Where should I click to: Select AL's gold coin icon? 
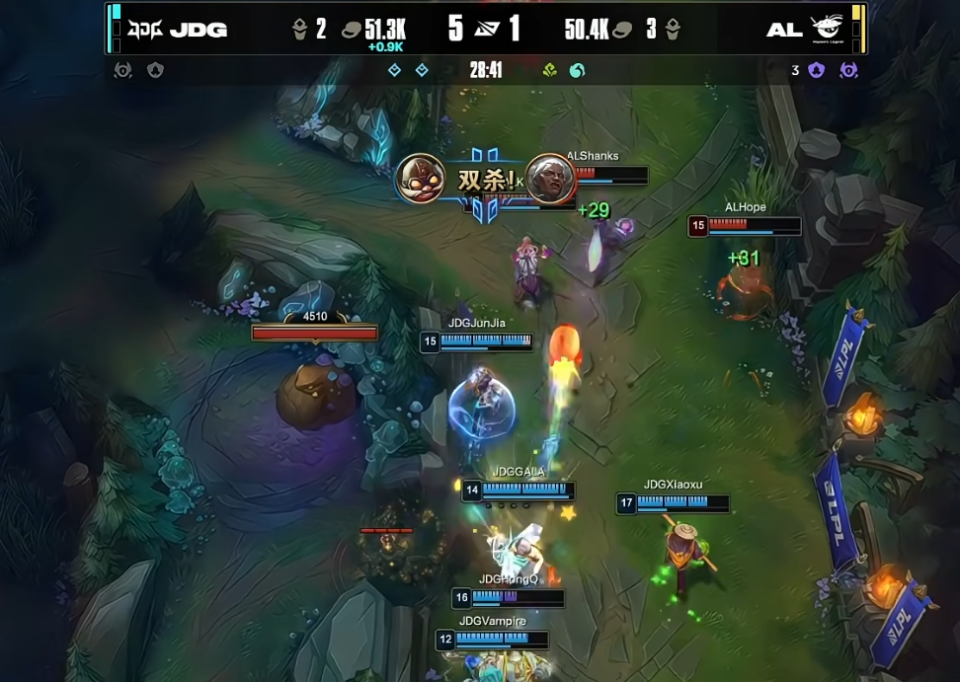622,29
